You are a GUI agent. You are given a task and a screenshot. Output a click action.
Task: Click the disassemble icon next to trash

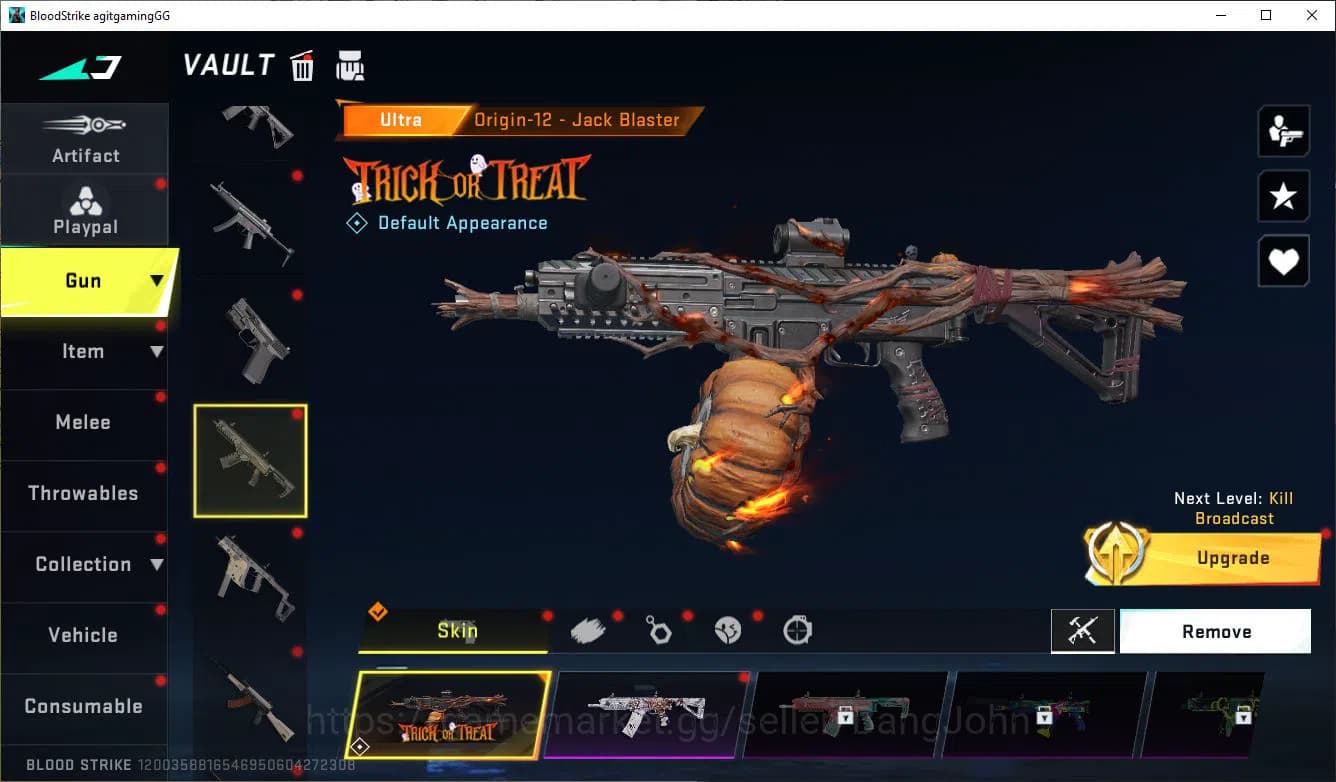pos(350,65)
